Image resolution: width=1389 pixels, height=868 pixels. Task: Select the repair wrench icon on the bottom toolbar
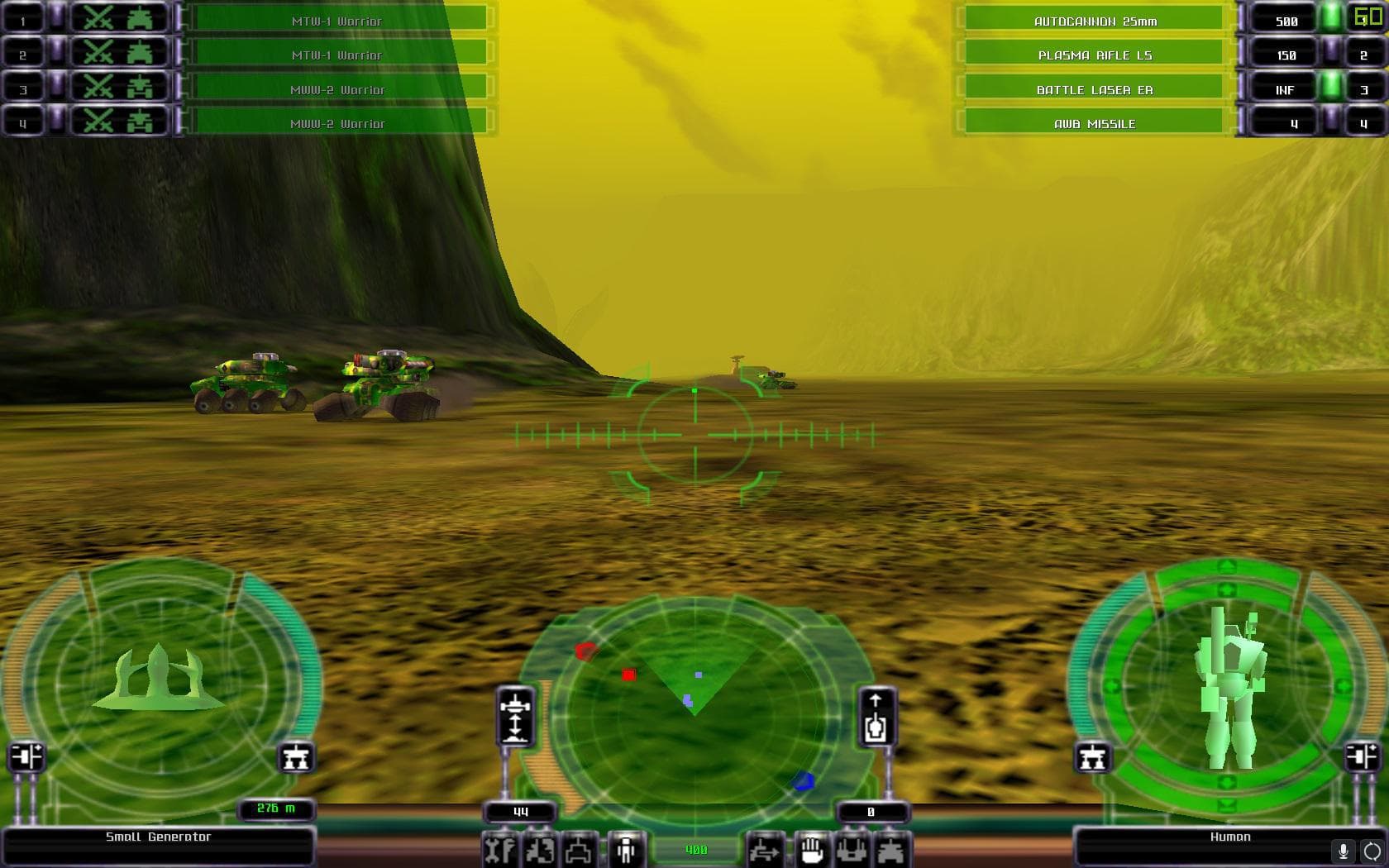point(499,849)
